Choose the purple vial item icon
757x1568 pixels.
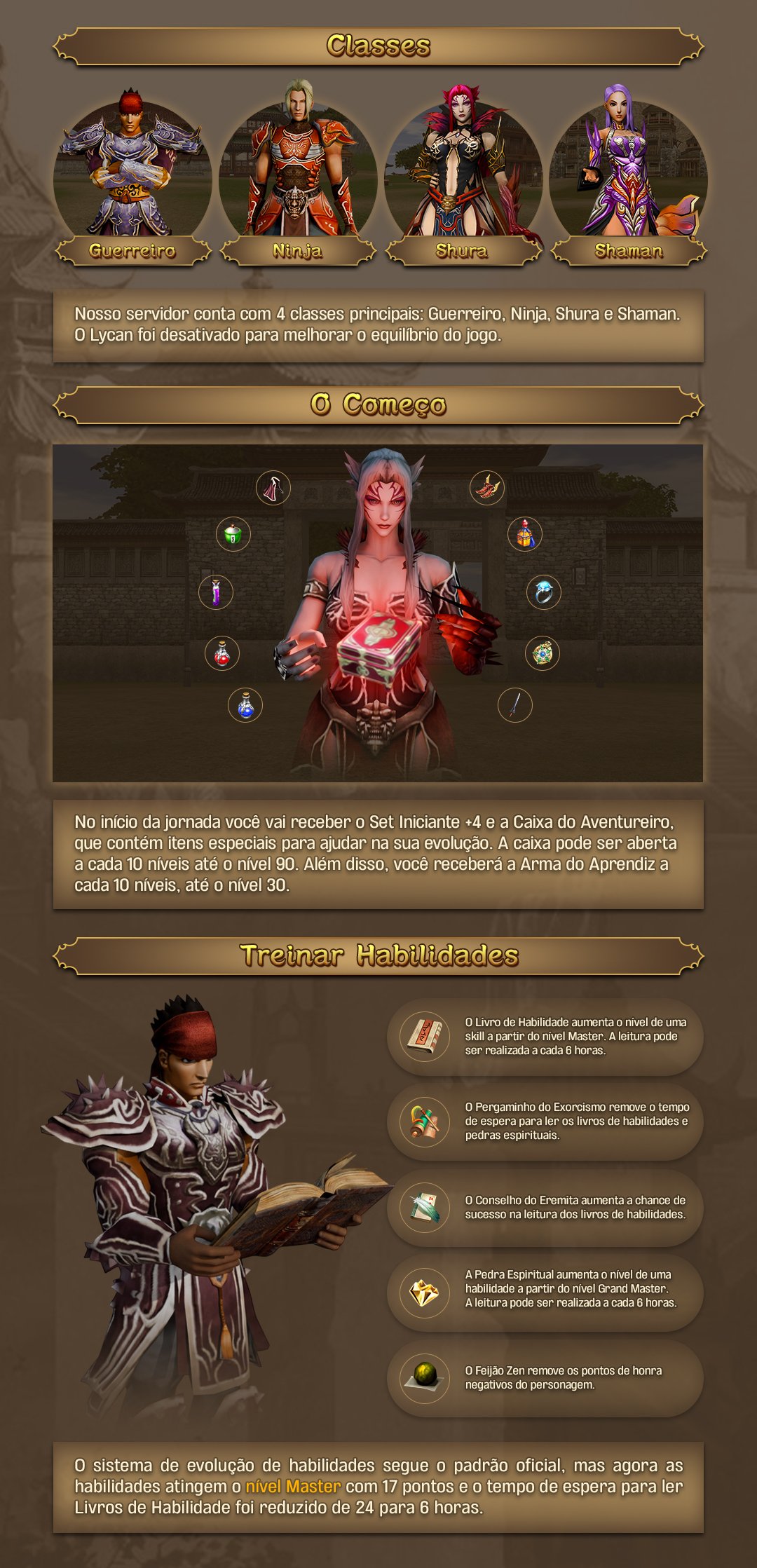(x=216, y=592)
